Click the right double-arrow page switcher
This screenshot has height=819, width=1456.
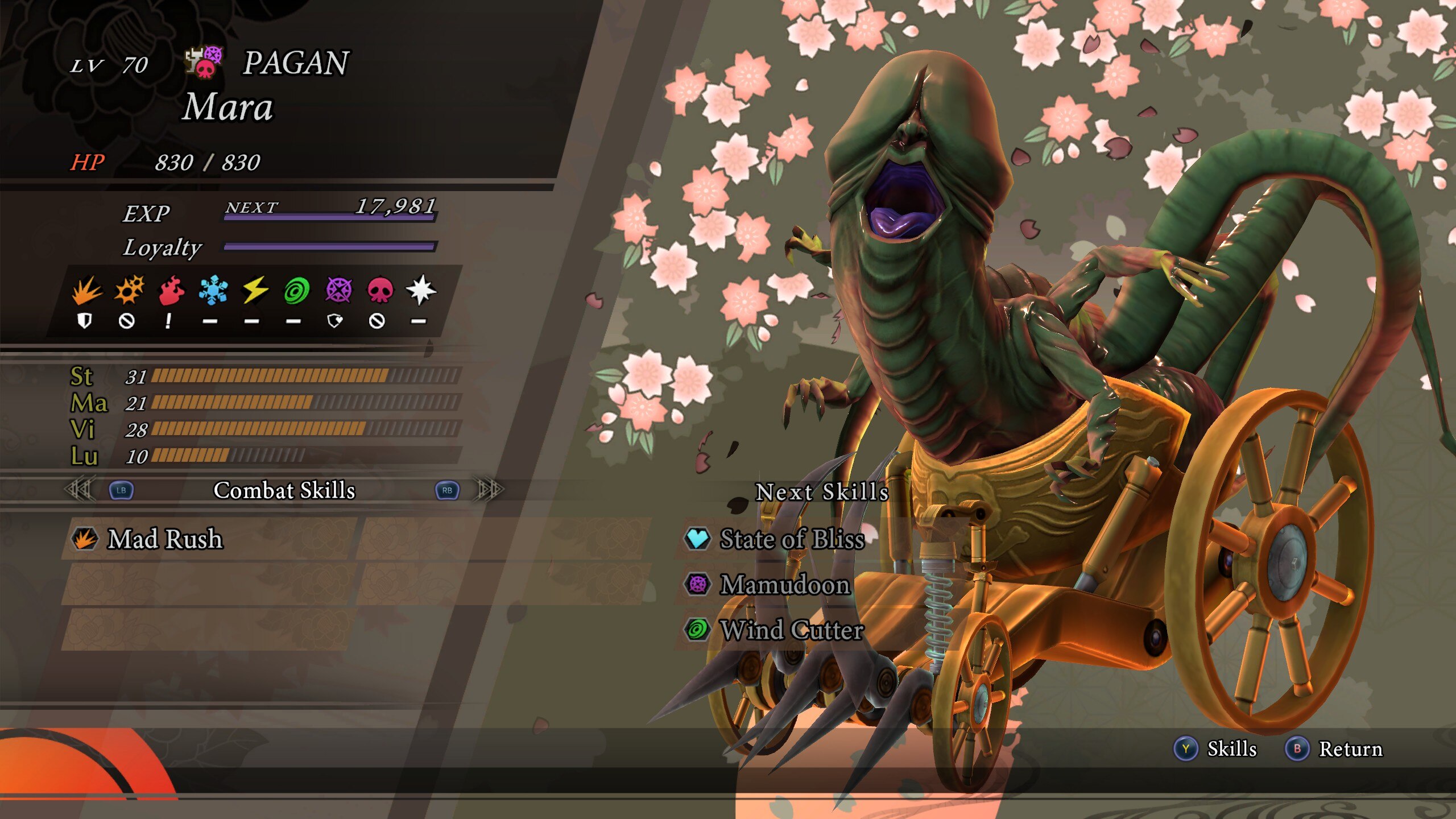click(489, 489)
